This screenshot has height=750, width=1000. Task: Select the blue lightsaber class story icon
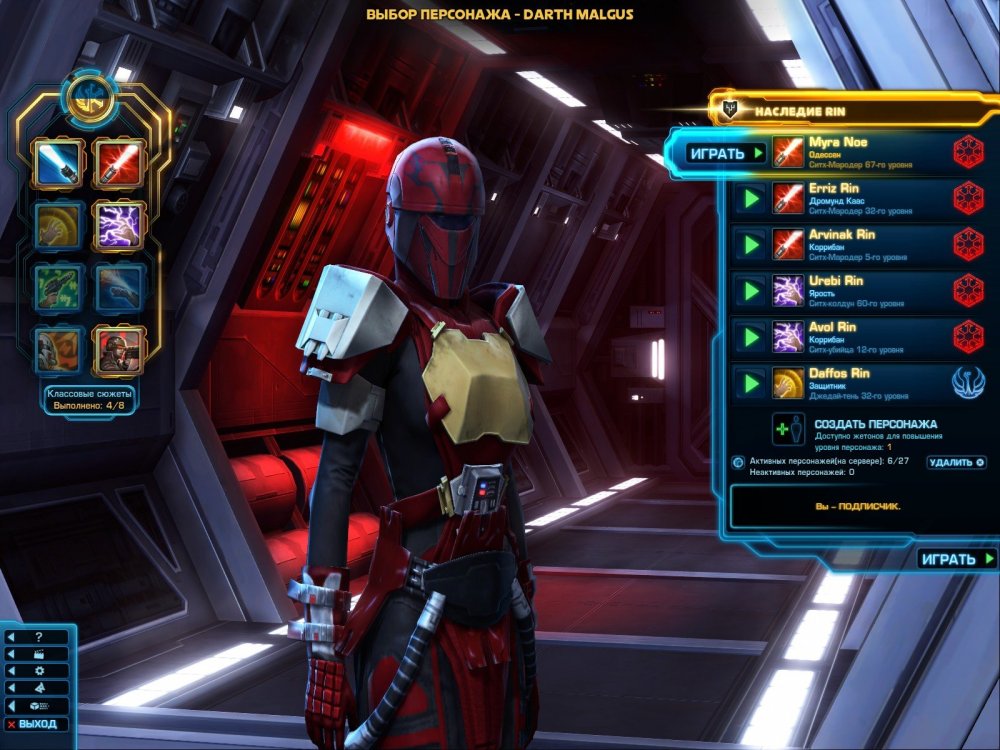(57, 164)
